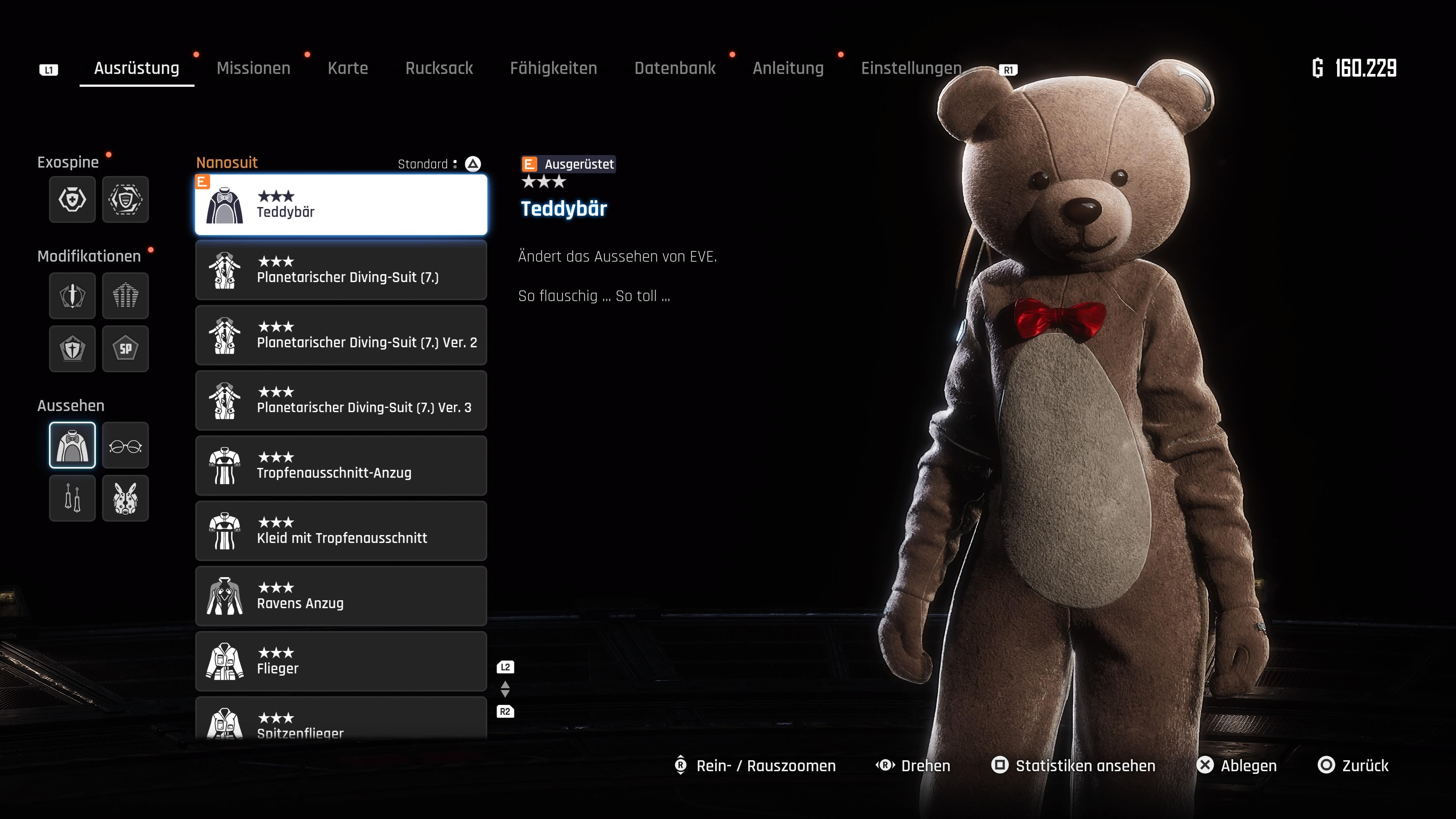Open the glasses appearance slot
The width and height of the screenshot is (1456, 819).
[x=126, y=446]
